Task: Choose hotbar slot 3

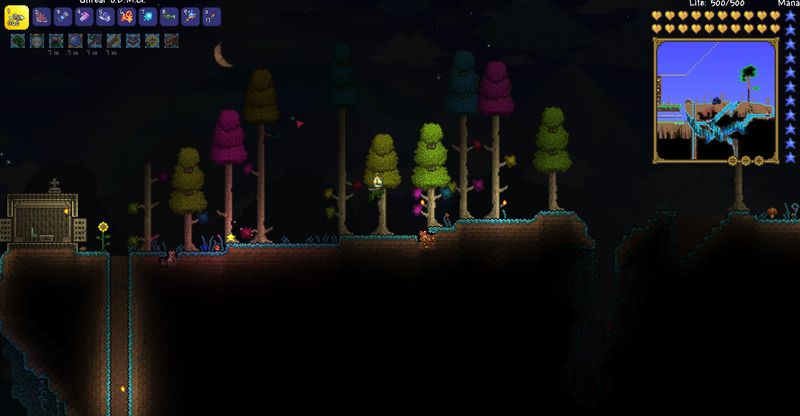Action: [62, 17]
